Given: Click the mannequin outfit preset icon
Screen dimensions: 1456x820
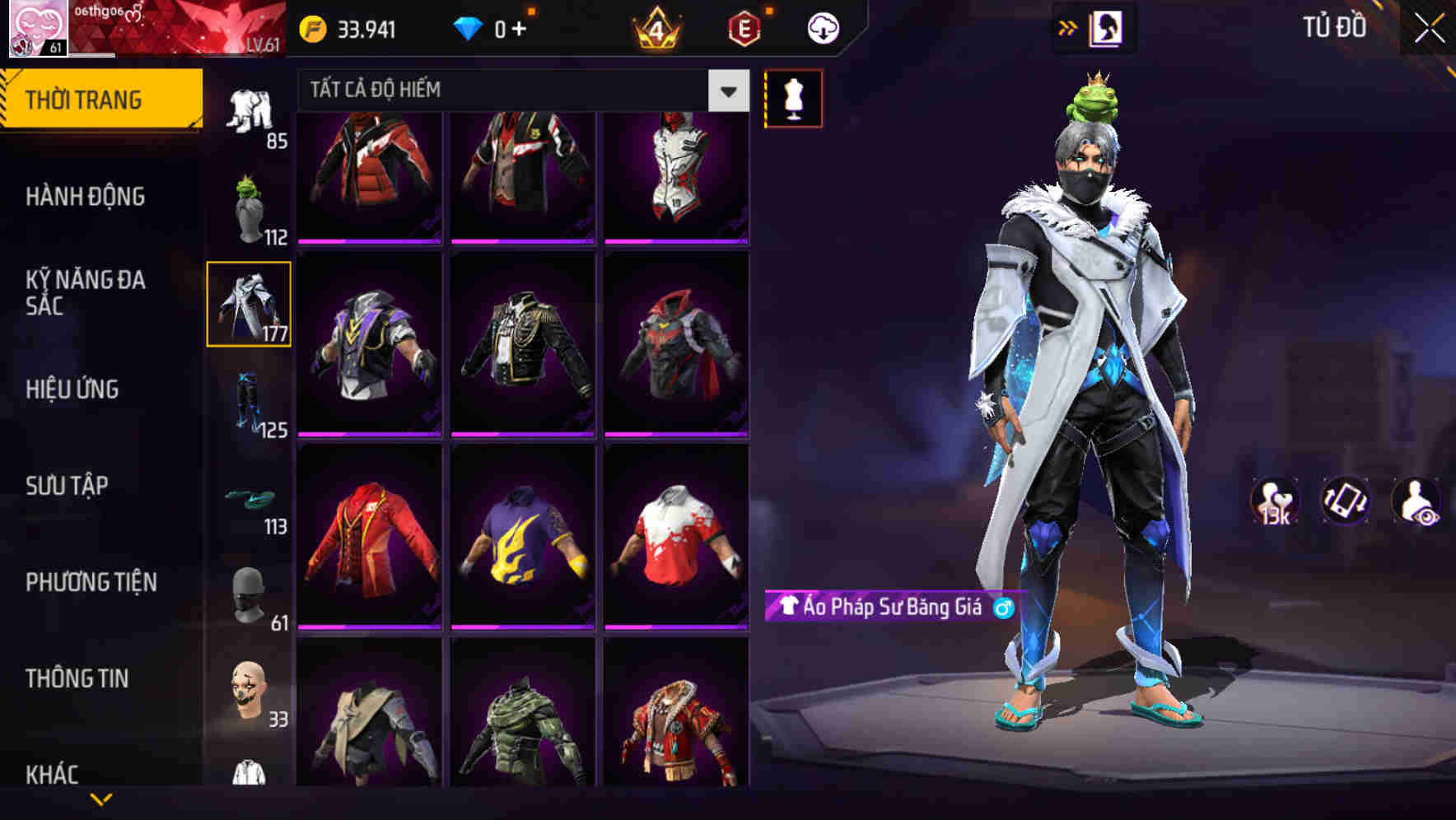Looking at the screenshot, I should click(793, 97).
